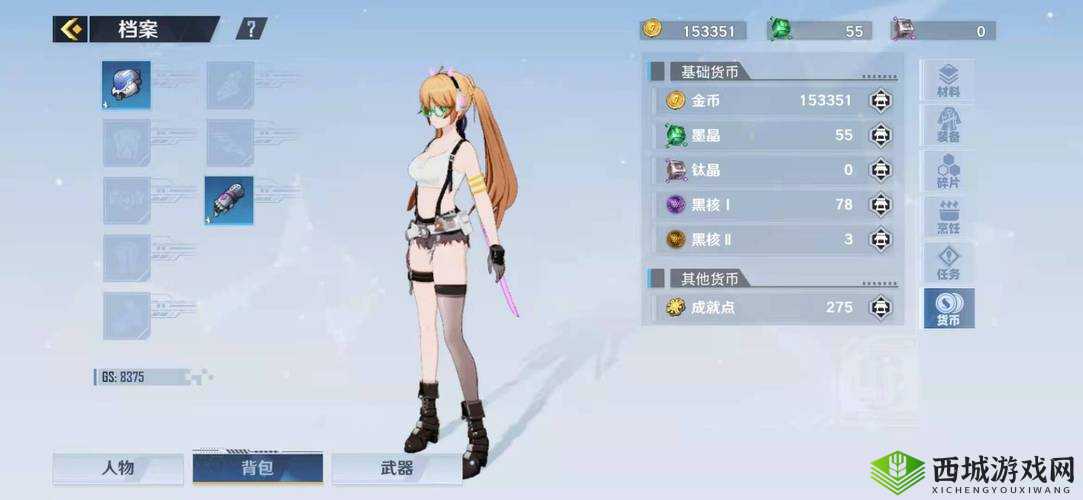This screenshot has height=500, width=1083.
Task: Open the question mark help button
Action: point(251,29)
